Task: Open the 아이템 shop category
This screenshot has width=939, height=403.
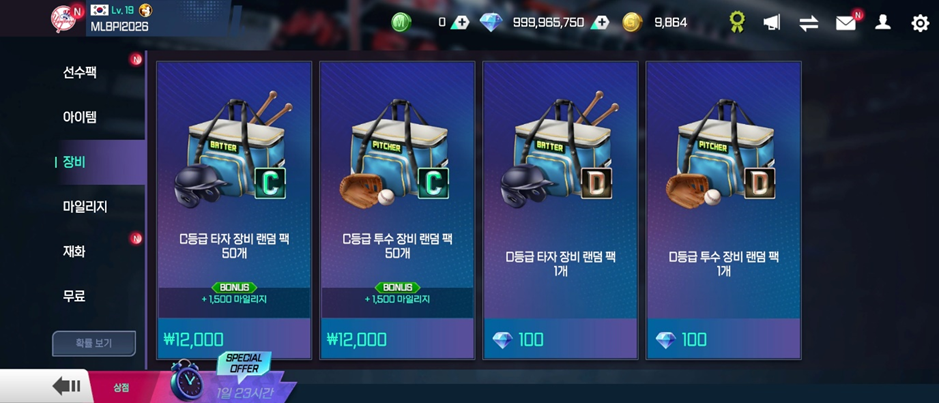Action: (x=80, y=117)
